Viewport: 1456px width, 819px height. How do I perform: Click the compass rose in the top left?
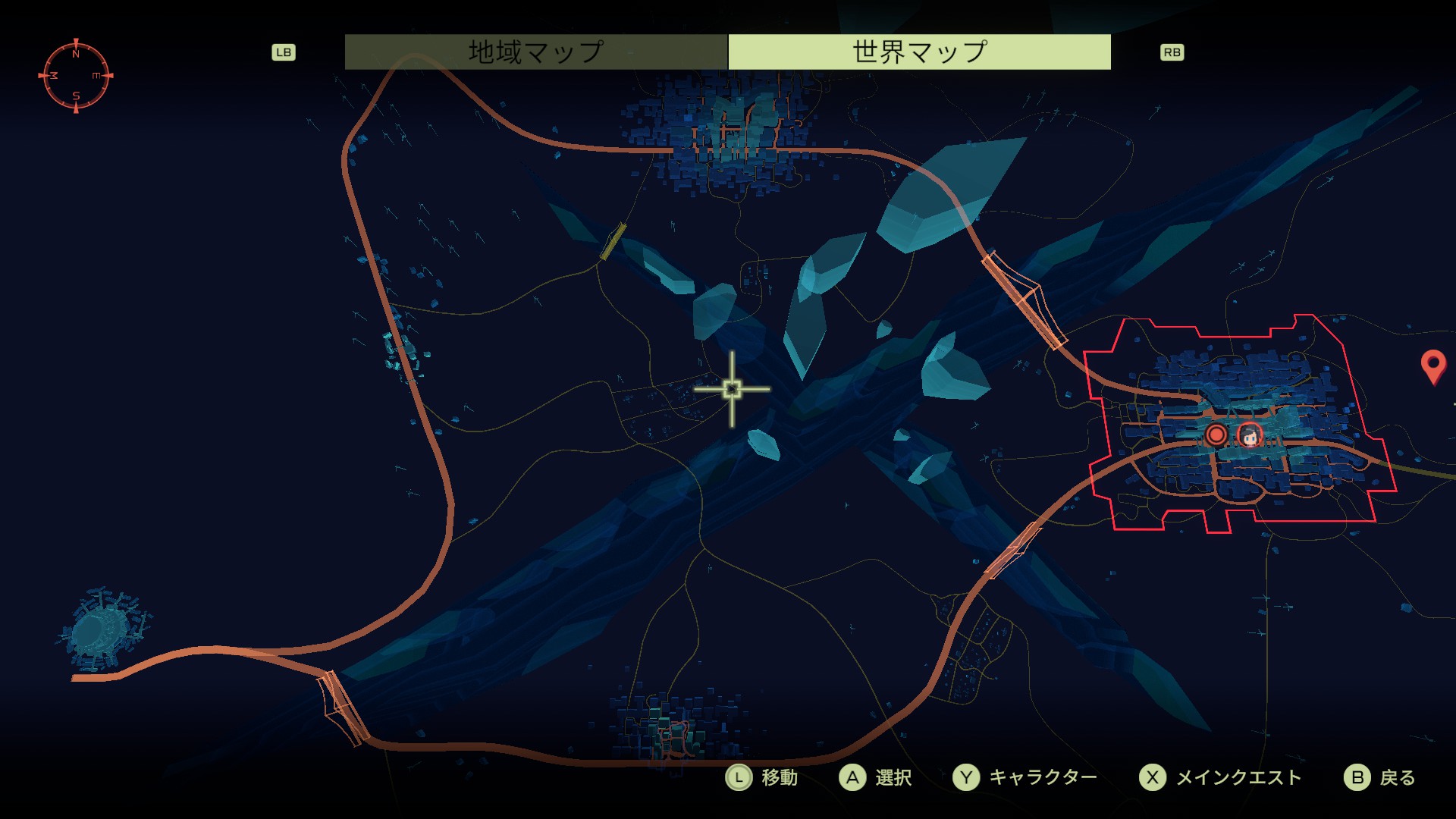tap(76, 74)
